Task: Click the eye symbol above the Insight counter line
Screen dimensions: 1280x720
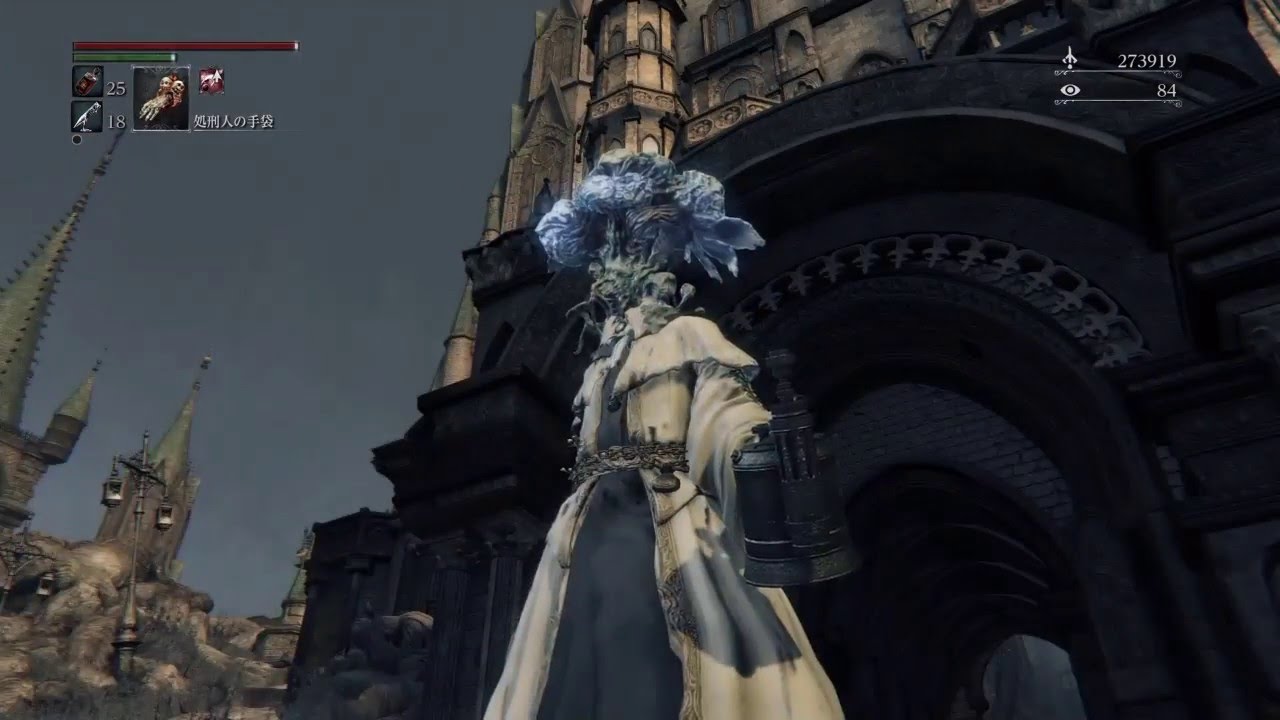Action: point(1070,91)
